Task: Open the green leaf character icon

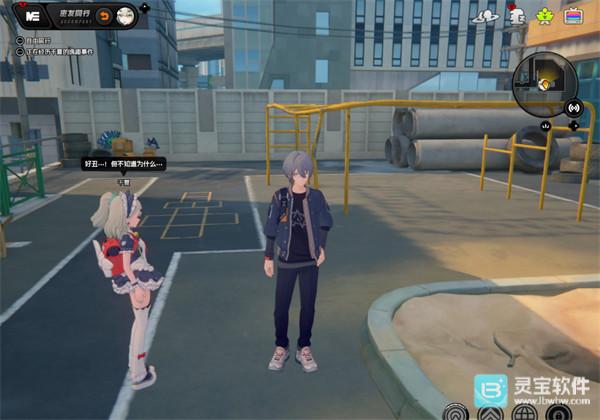Action: (545, 15)
